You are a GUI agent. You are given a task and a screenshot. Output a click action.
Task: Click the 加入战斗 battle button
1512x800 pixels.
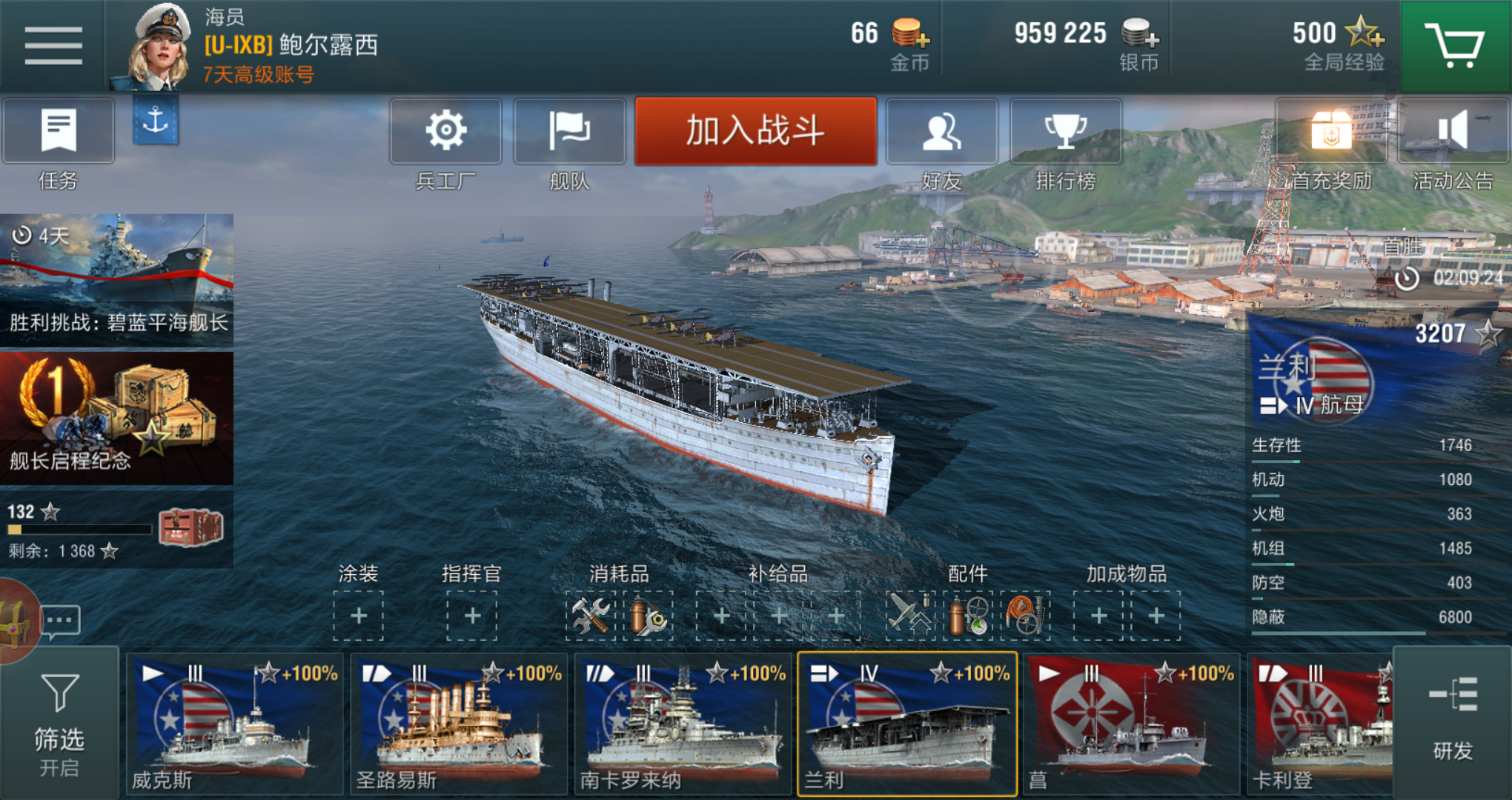[x=755, y=131]
